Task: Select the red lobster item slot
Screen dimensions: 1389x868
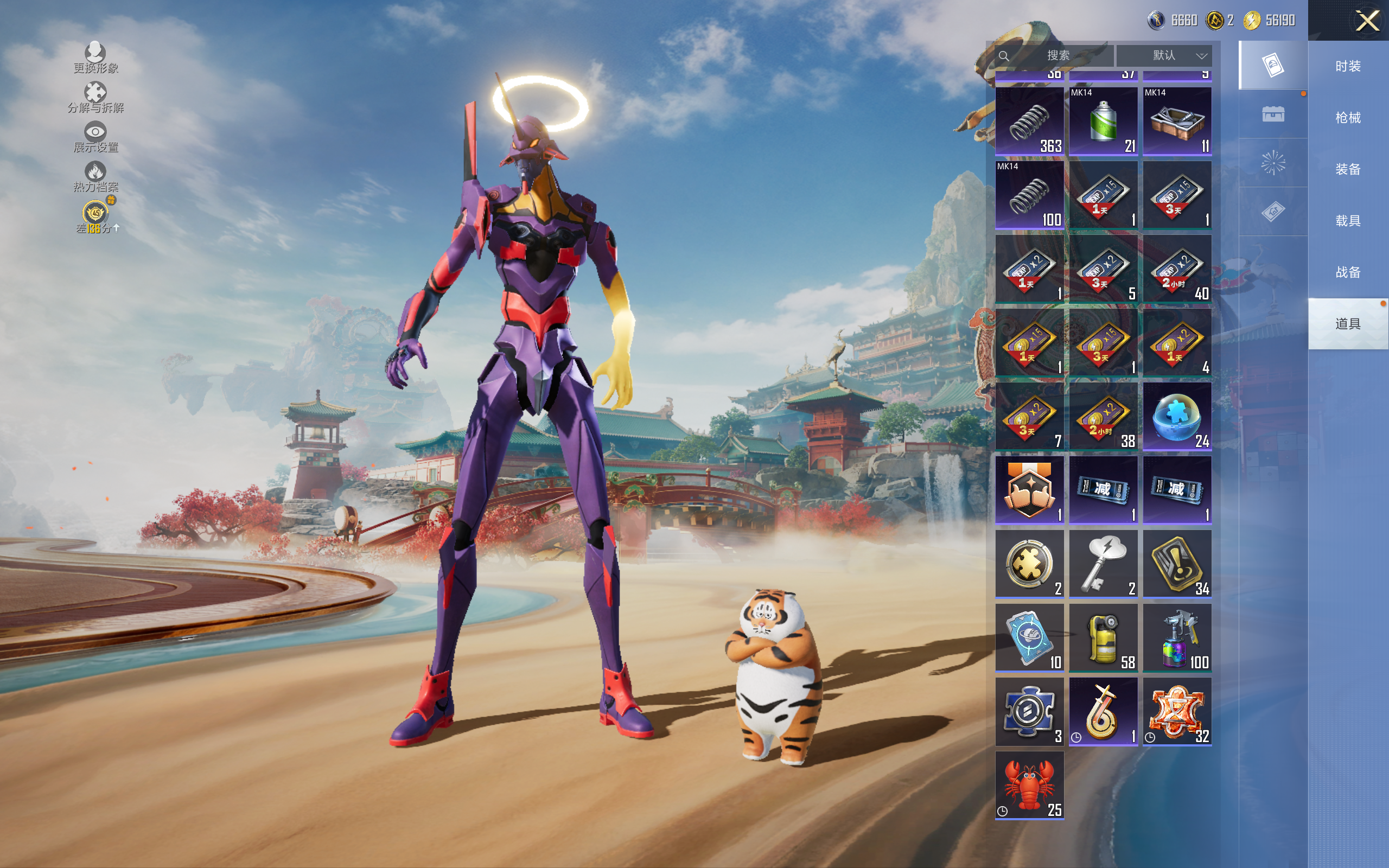Action: [1029, 785]
